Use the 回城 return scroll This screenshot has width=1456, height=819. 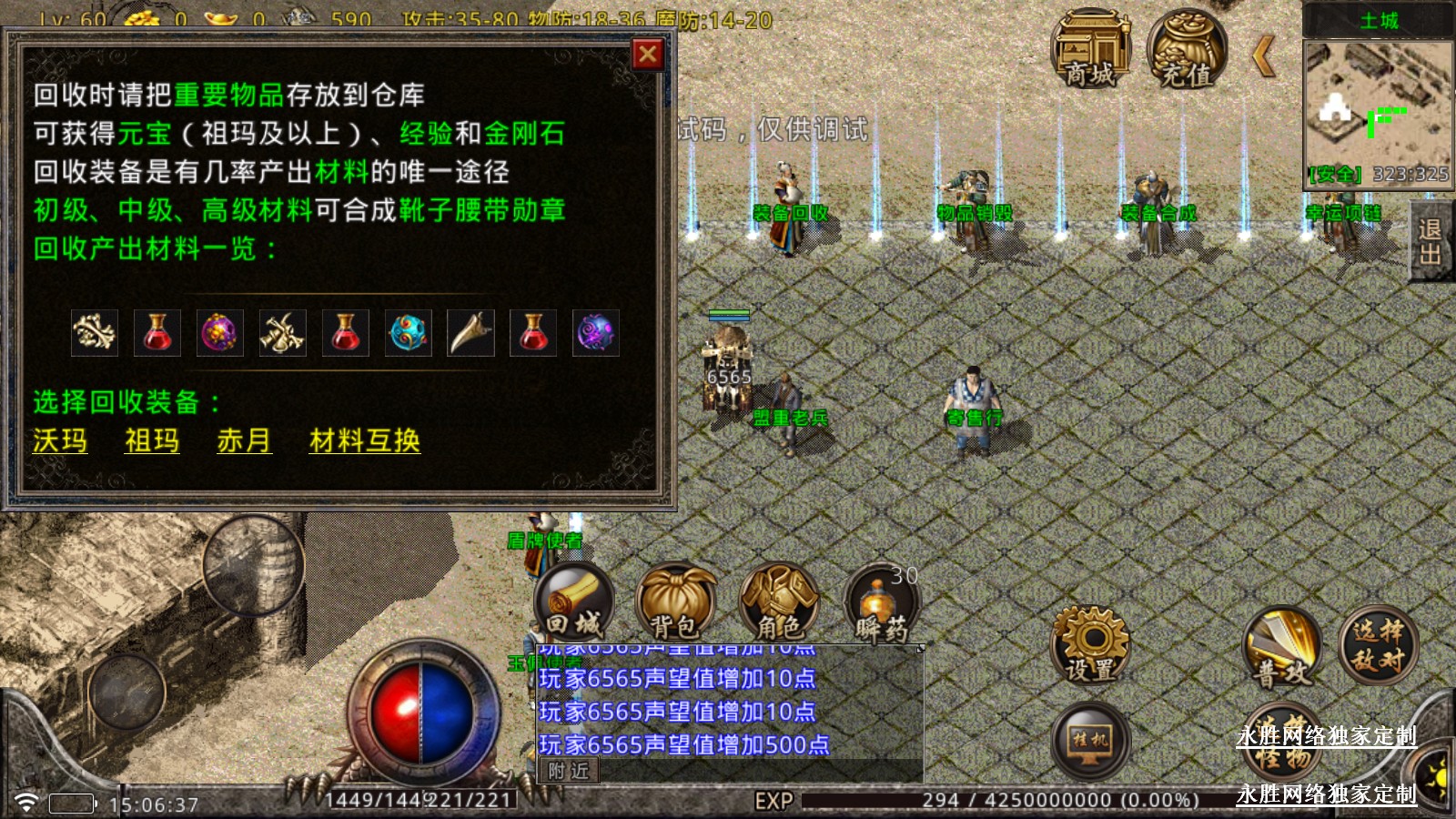pos(574,602)
